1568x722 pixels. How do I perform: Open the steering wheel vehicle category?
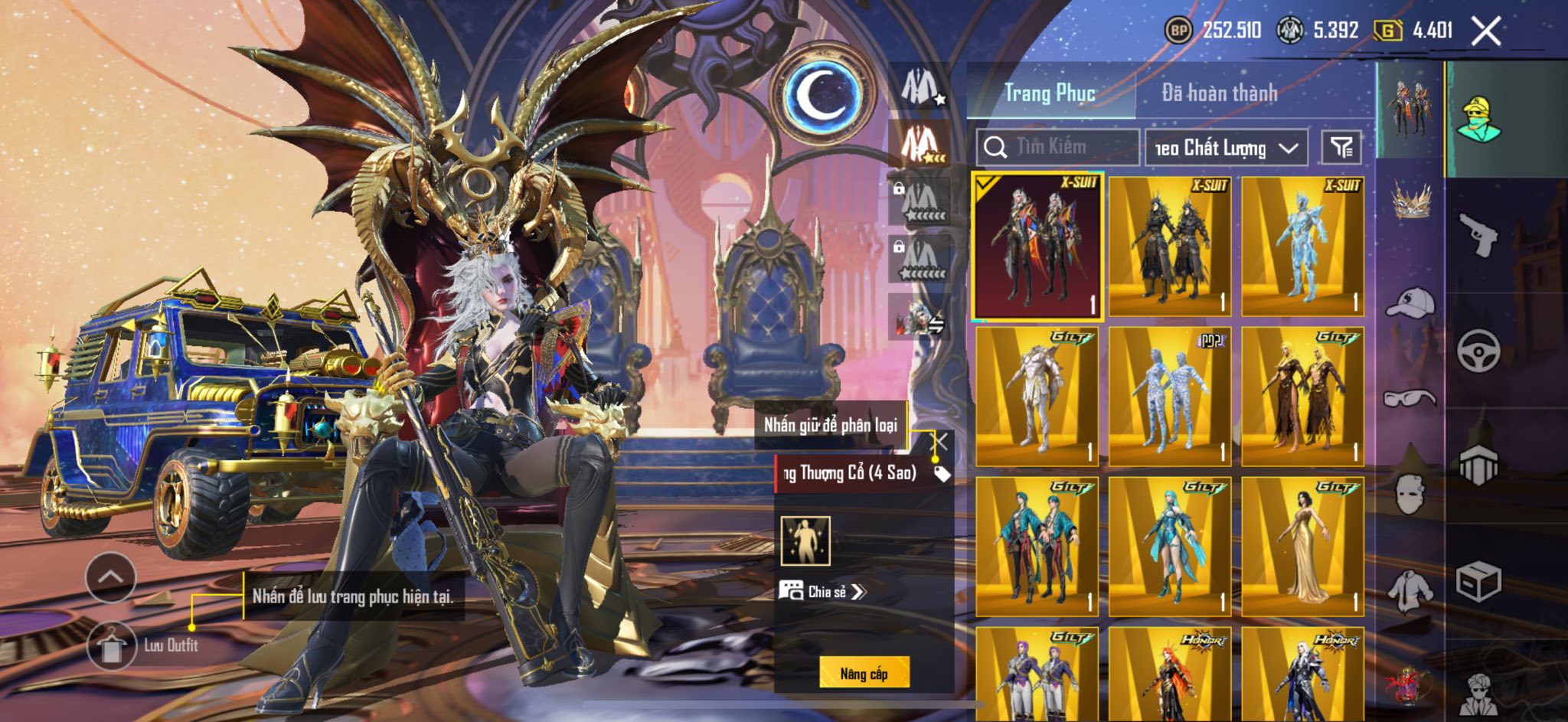(1478, 350)
